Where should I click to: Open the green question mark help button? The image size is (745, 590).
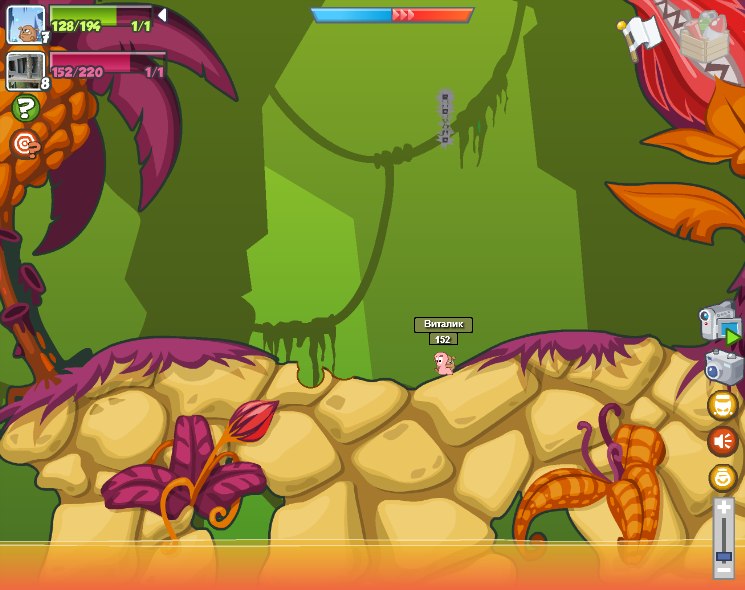[25, 108]
